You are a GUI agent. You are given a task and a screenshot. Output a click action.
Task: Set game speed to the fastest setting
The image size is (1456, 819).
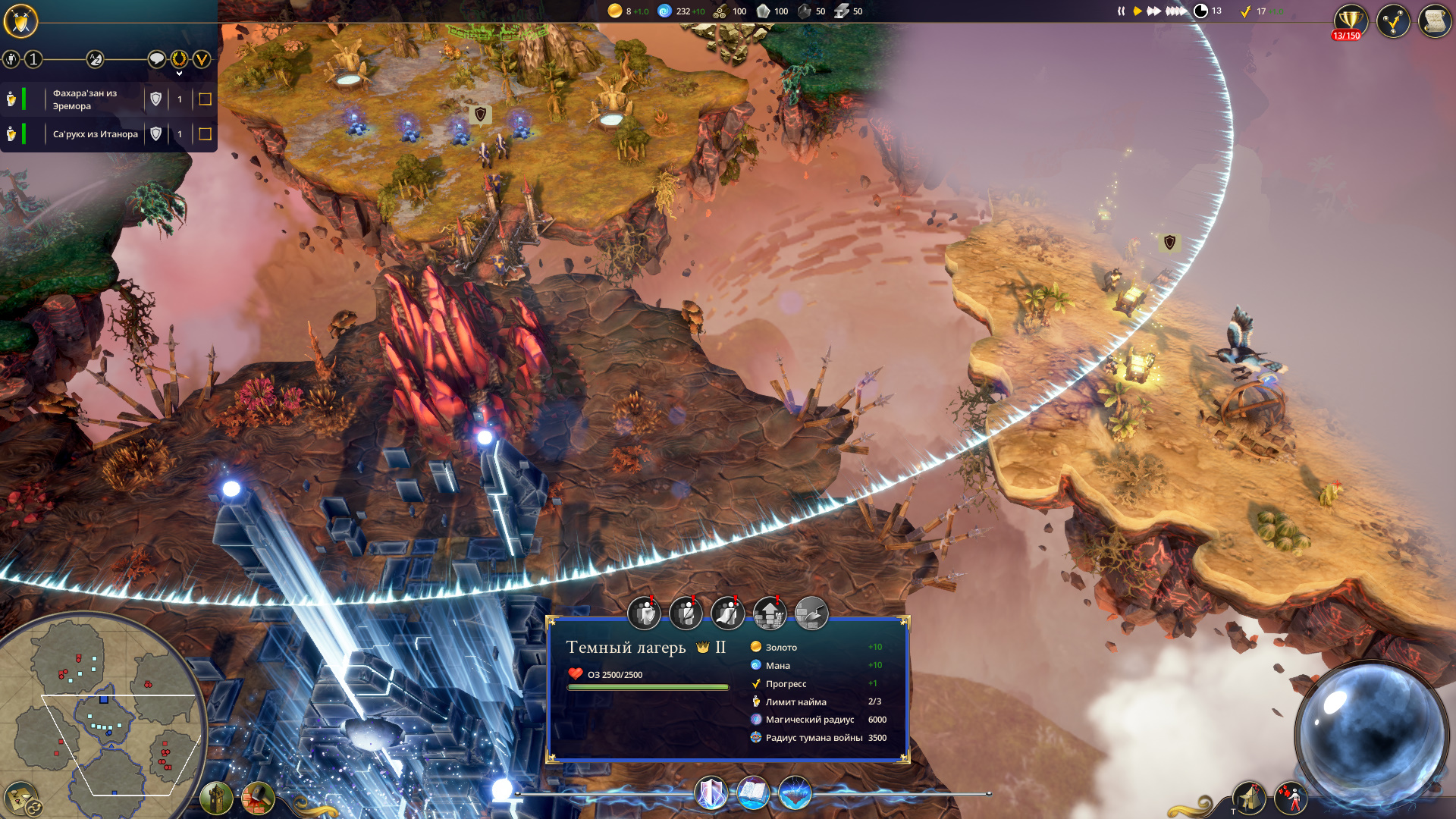click(x=1175, y=11)
